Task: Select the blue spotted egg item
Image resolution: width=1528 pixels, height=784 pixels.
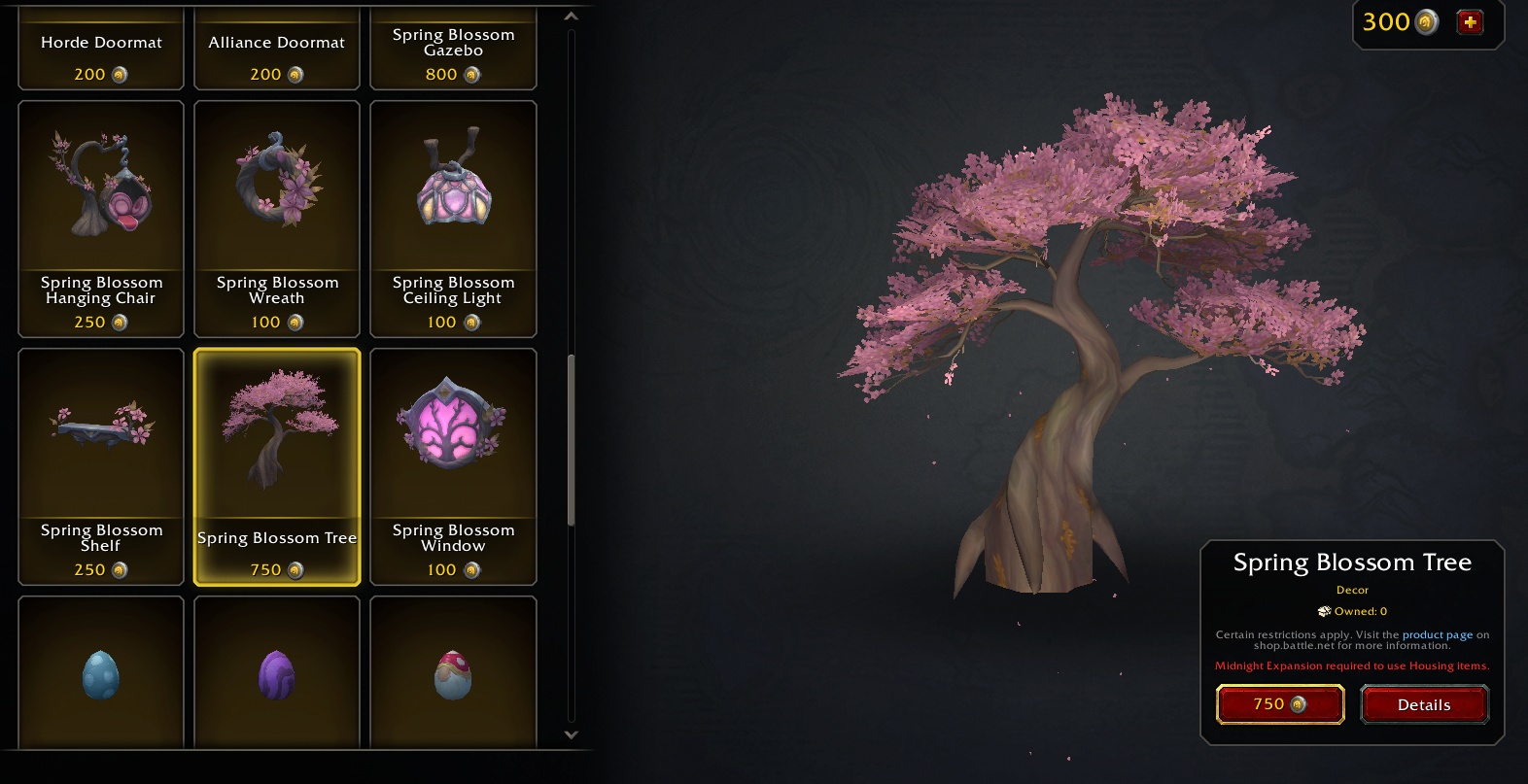Action: (x=101, y=673)
